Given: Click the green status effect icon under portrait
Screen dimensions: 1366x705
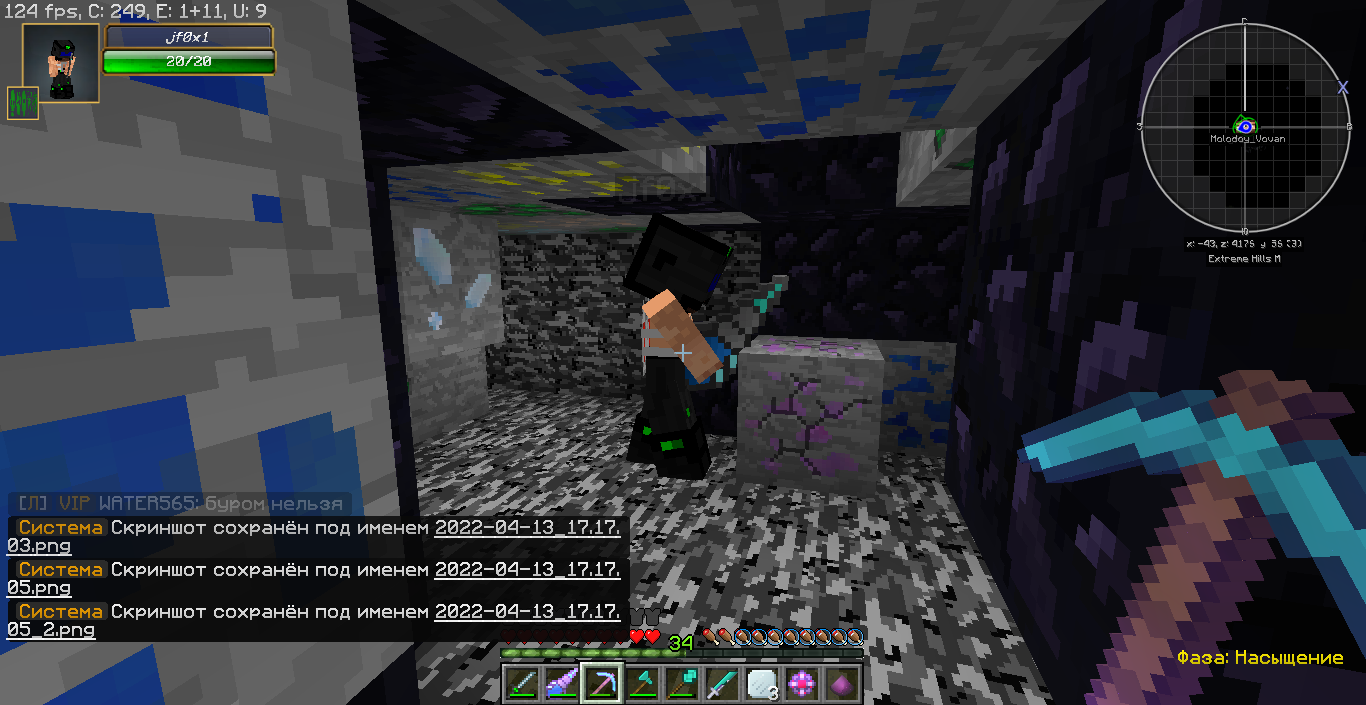Looking at the screenshot, I should point(23,103).
